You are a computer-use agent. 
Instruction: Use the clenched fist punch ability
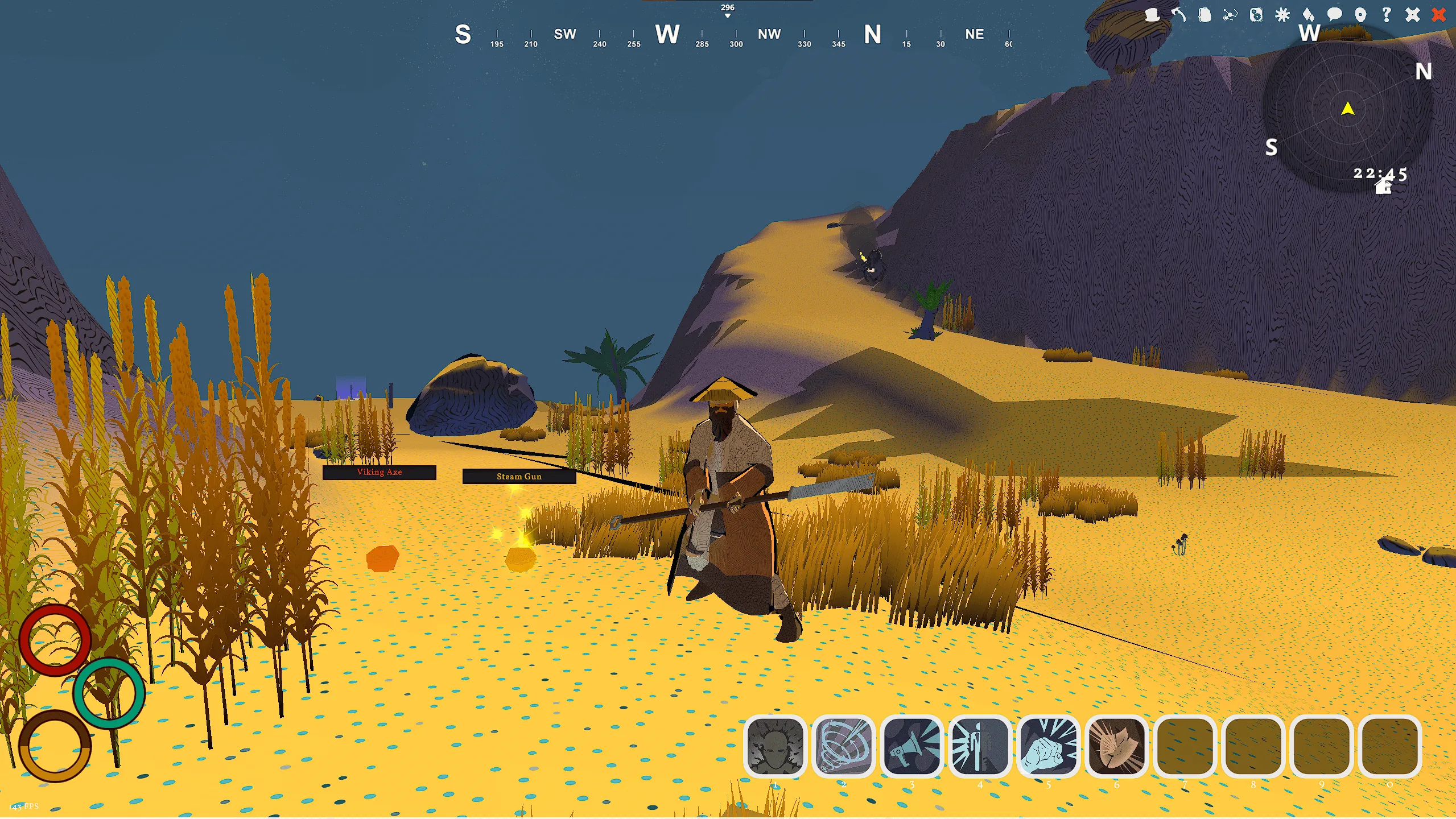[x=1048, y=746]
